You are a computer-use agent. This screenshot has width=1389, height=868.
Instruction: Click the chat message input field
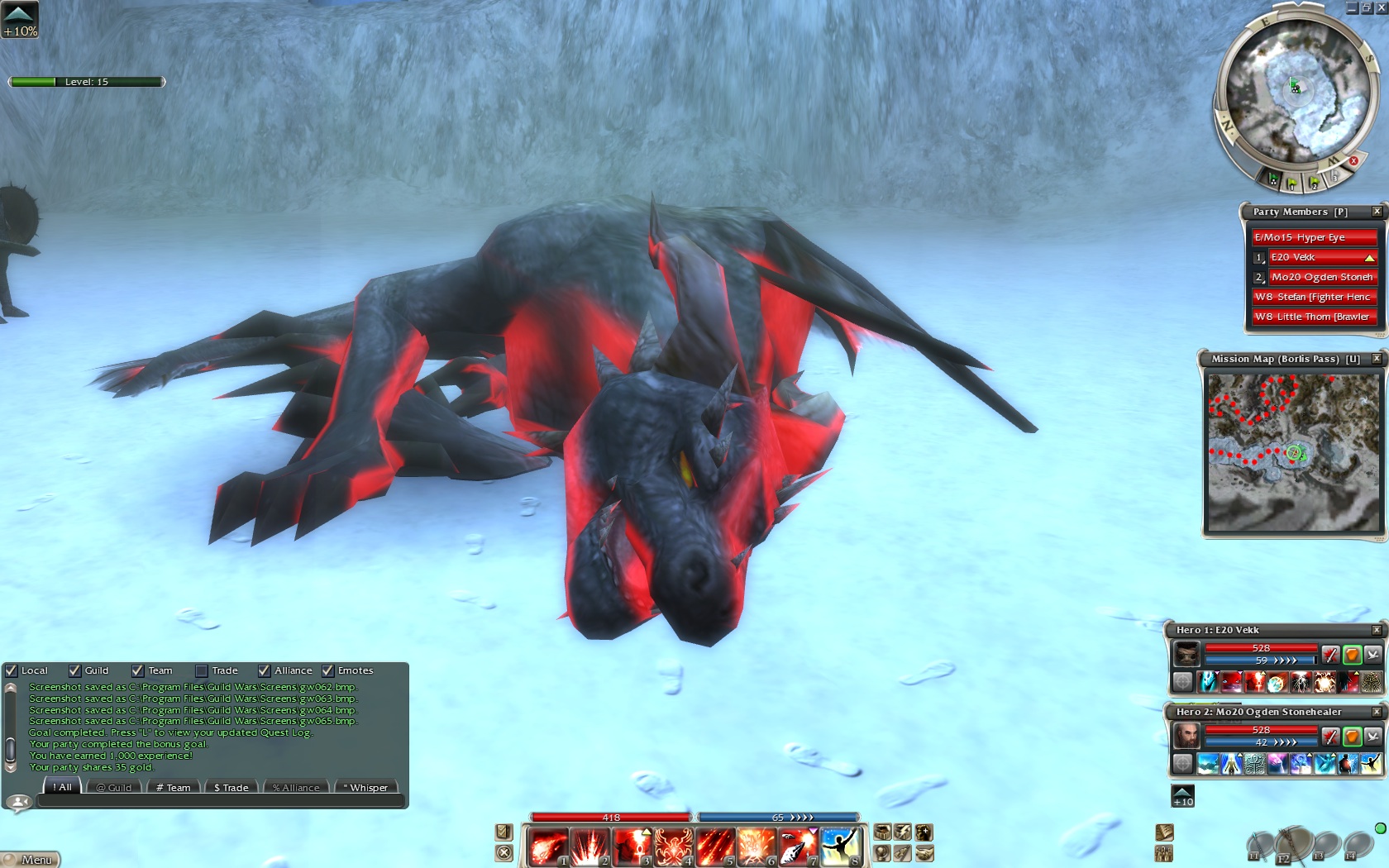point(219,801)
